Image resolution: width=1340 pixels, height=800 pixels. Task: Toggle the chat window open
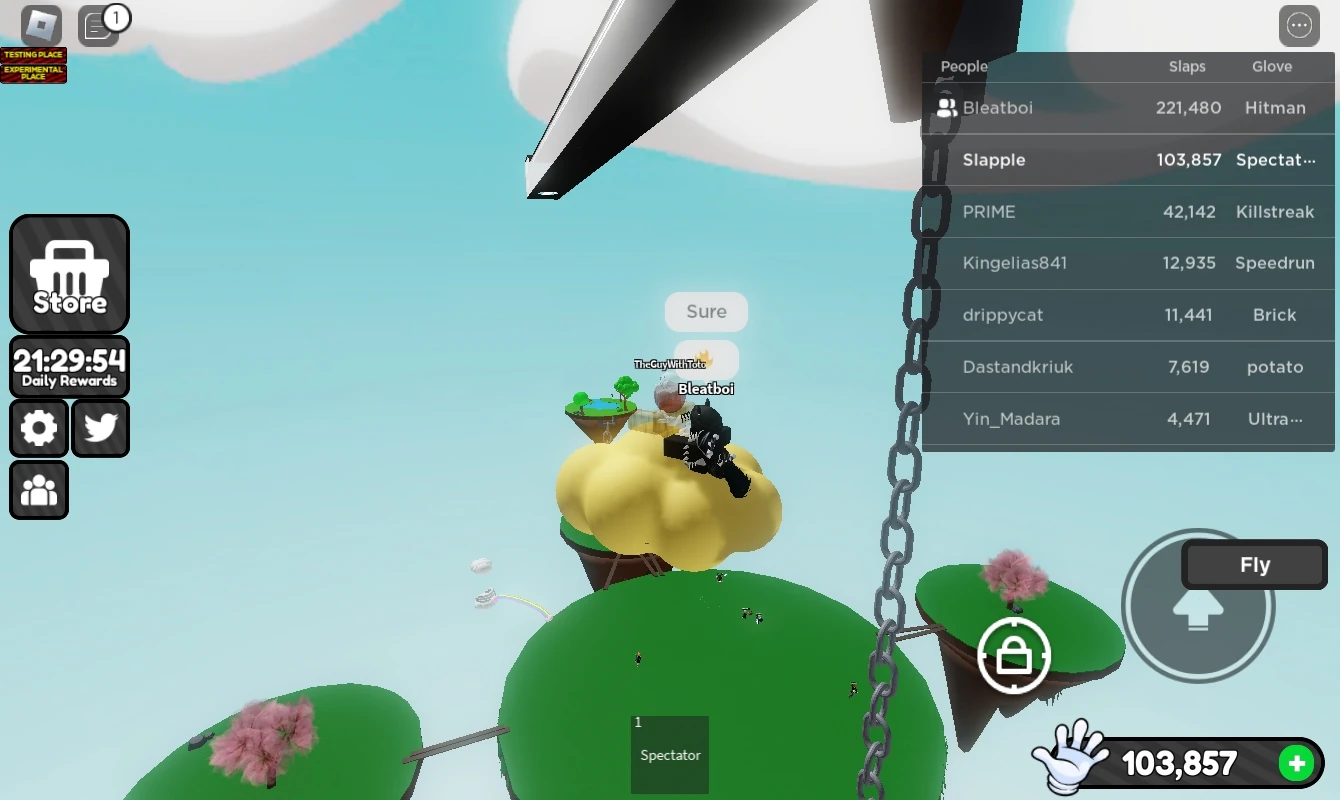99,25
